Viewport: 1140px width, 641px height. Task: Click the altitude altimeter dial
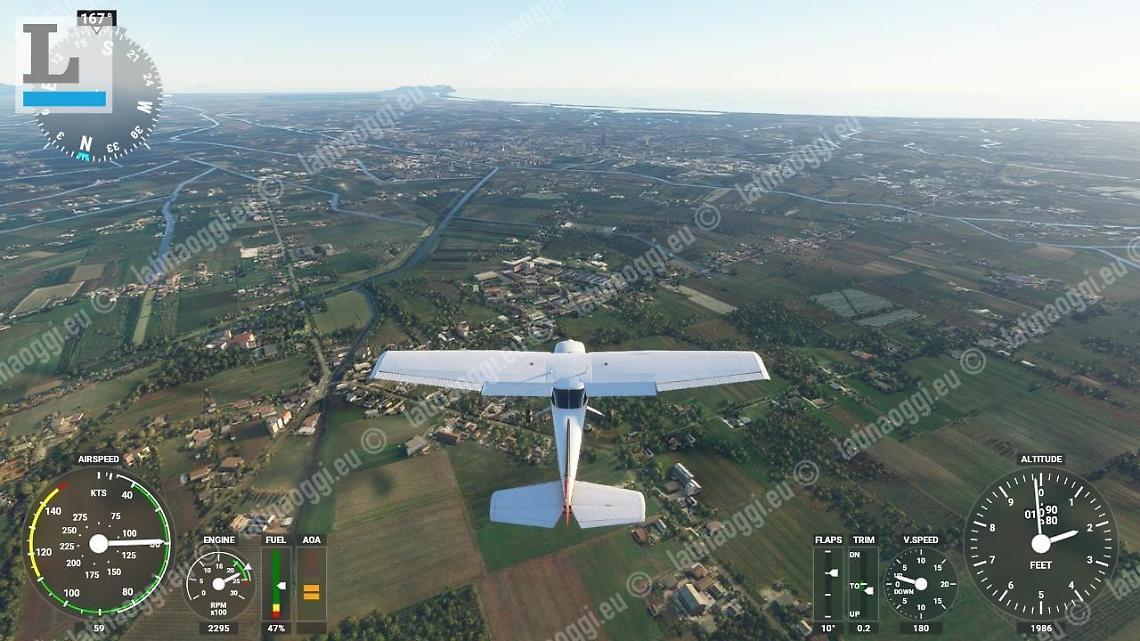[1040, 543]
